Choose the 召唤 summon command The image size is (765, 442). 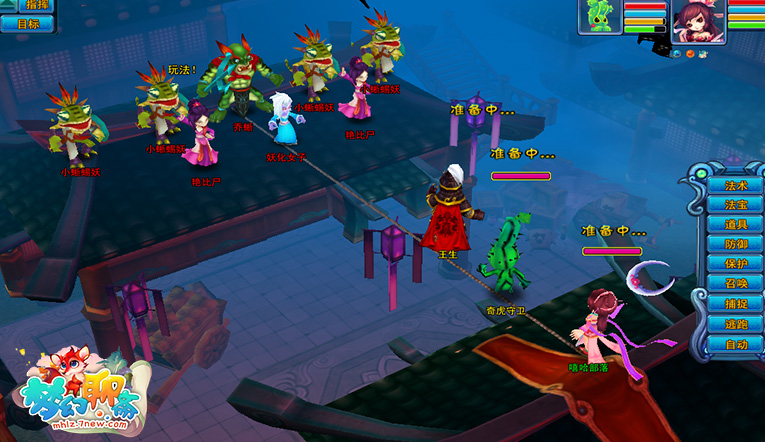pos(736,284)
